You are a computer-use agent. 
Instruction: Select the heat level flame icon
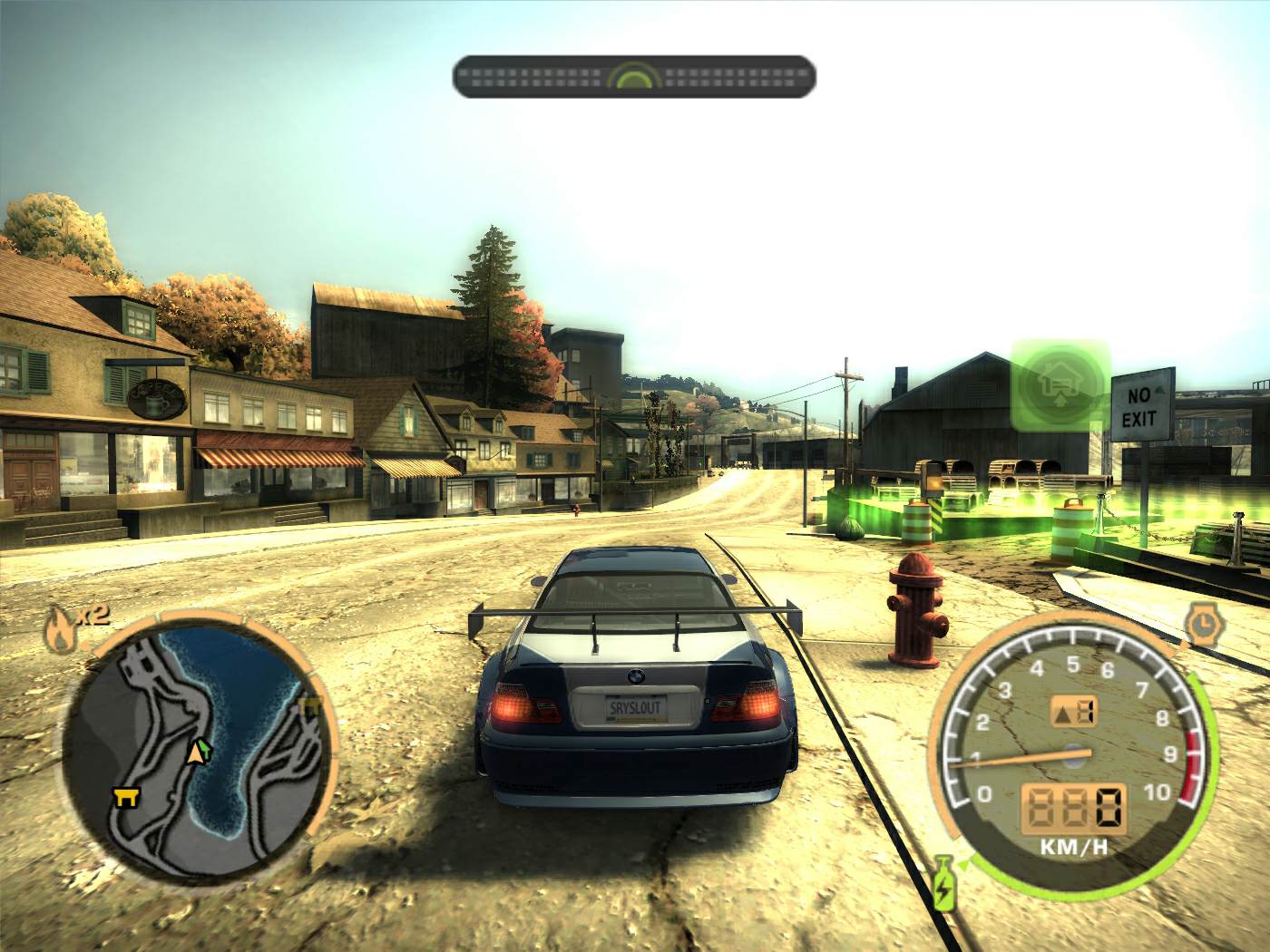(x=60, y=628)
